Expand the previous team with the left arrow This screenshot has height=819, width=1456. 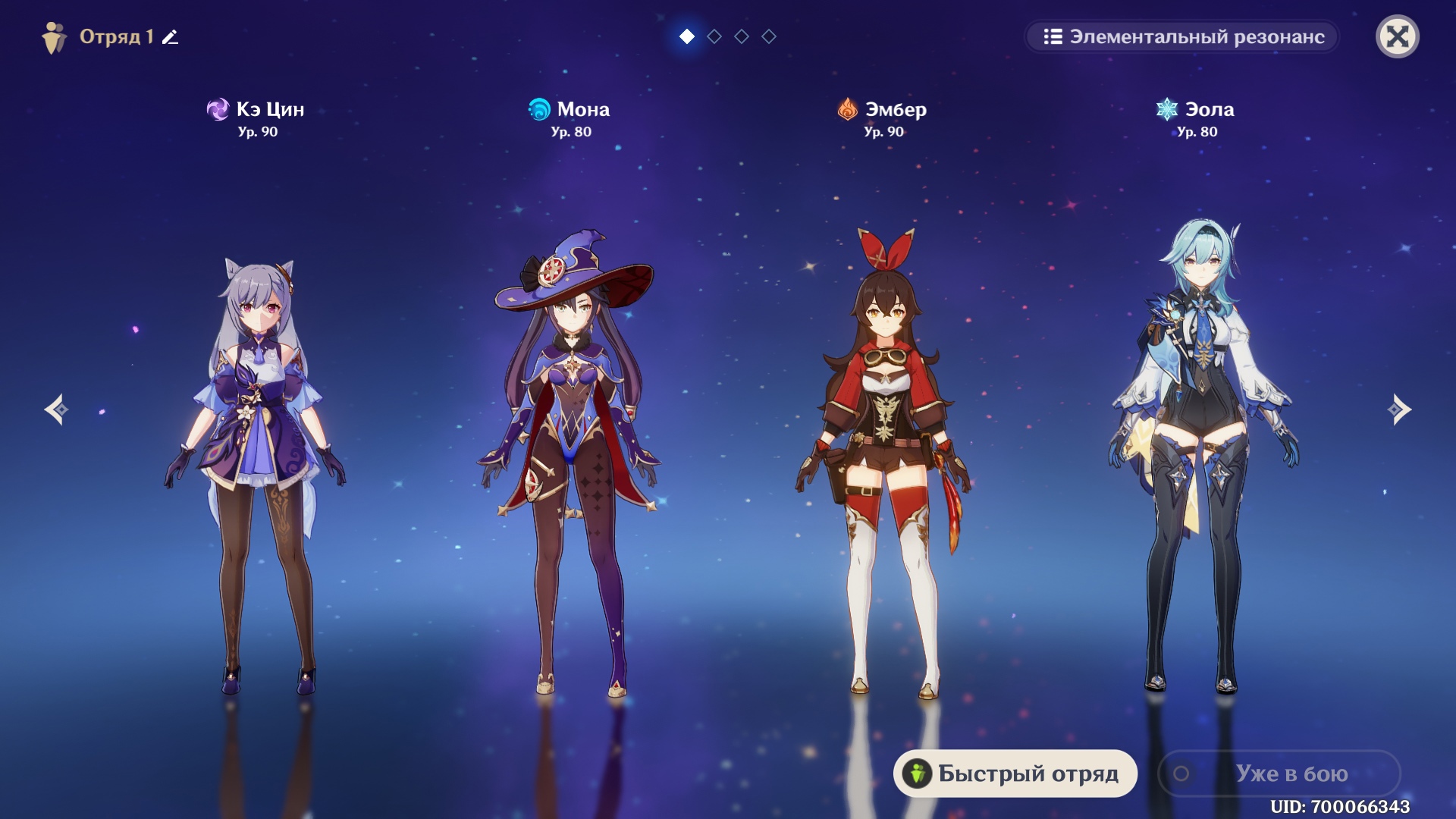pos(57,409)
